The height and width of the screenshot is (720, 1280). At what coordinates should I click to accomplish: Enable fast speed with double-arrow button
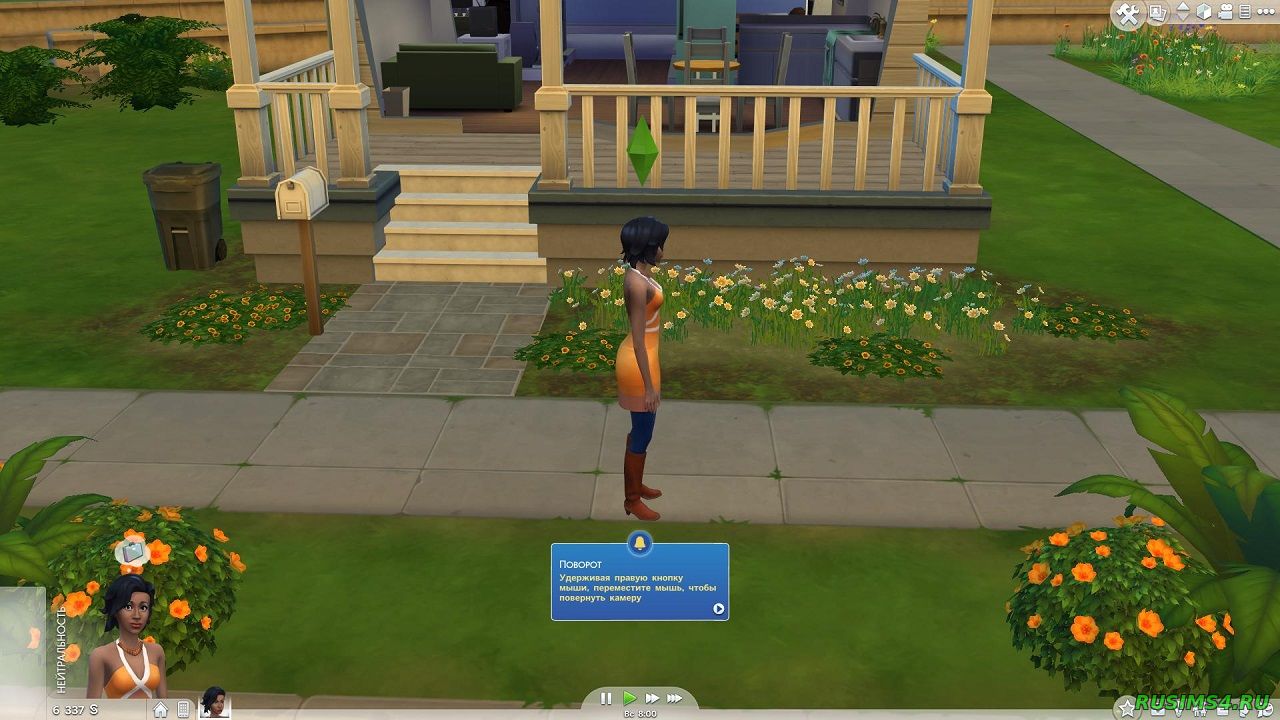click(652, 697)
